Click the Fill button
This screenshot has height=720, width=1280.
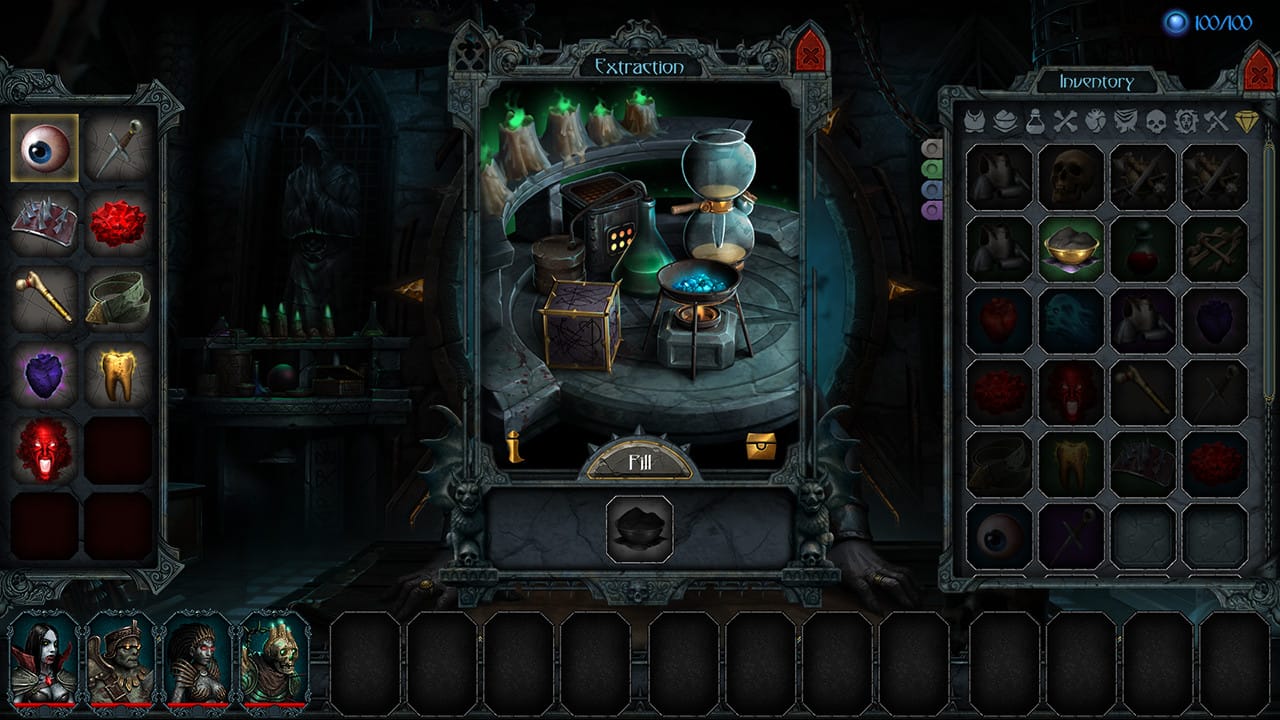click(639, 461)
